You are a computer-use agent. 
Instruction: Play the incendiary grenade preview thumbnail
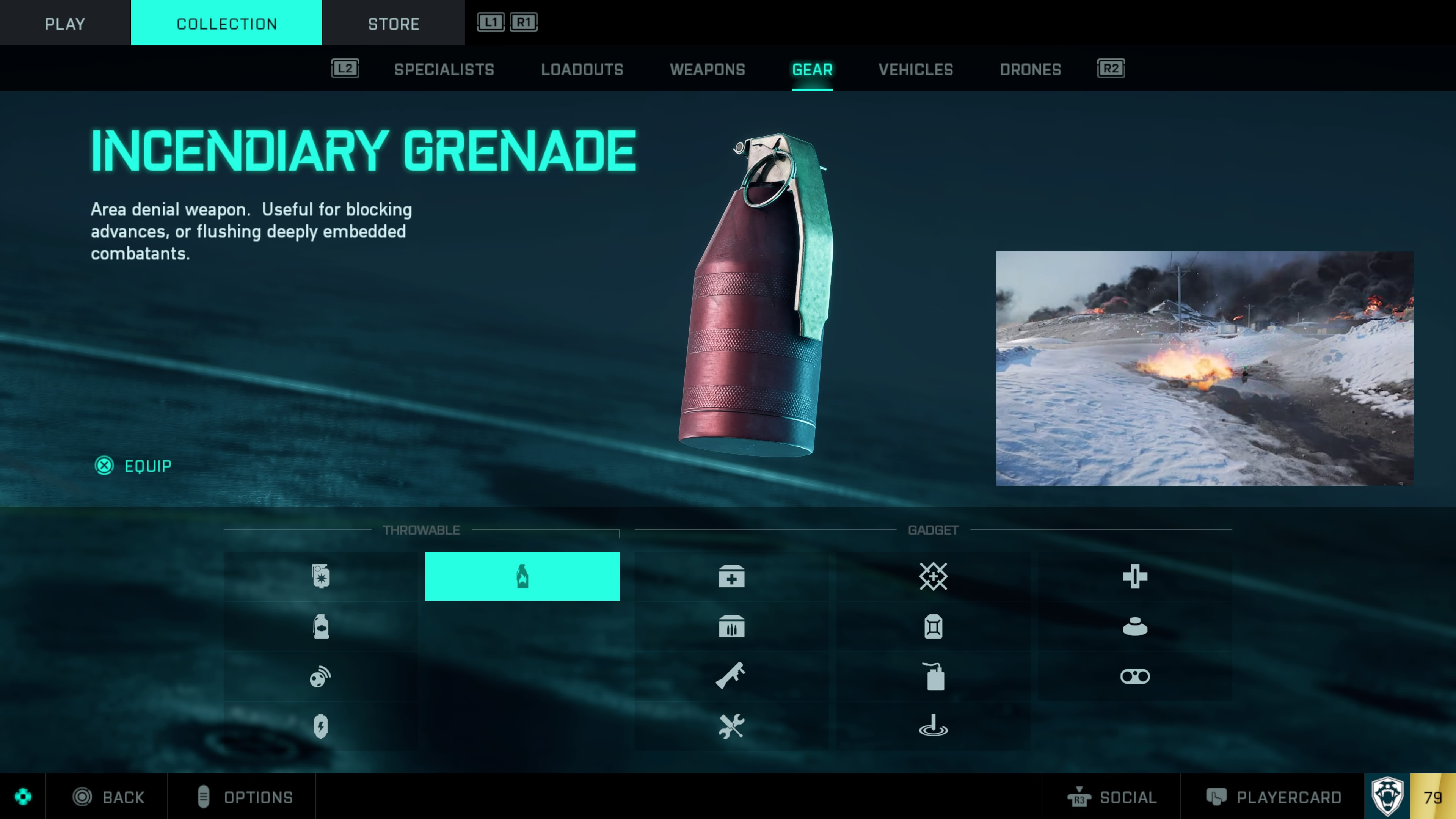pos(1204,368)
